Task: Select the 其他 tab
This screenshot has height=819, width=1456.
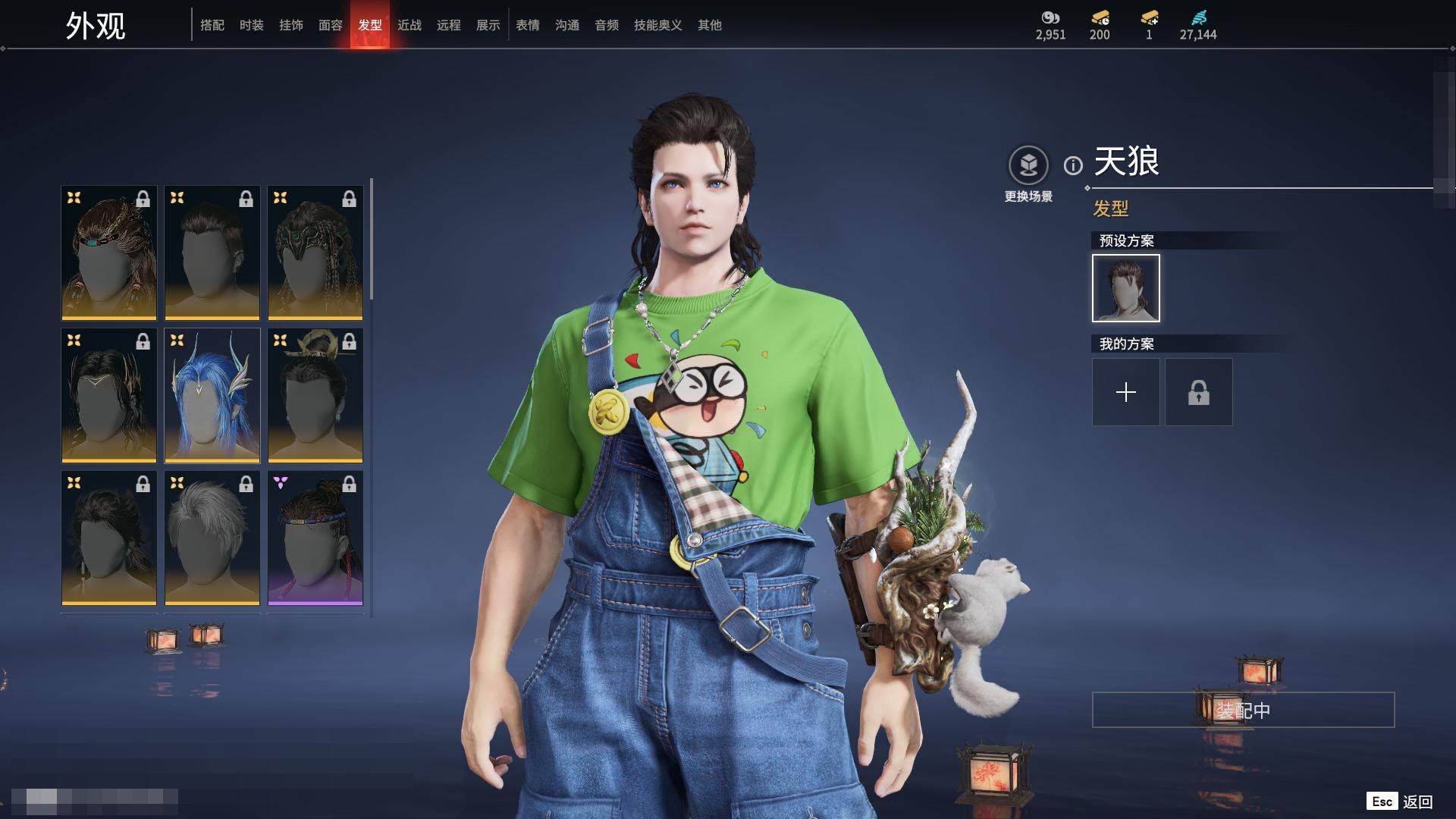Action: point(710,25)
